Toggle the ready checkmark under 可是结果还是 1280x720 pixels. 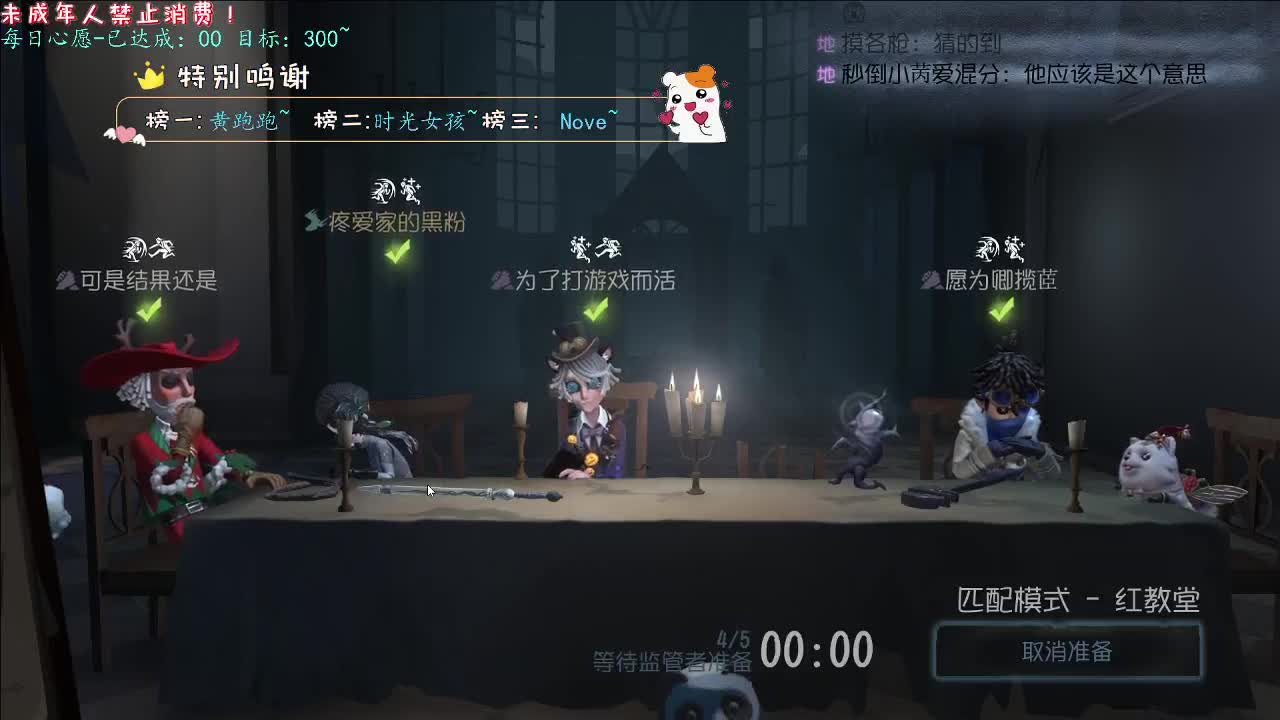tap(147, 311)
